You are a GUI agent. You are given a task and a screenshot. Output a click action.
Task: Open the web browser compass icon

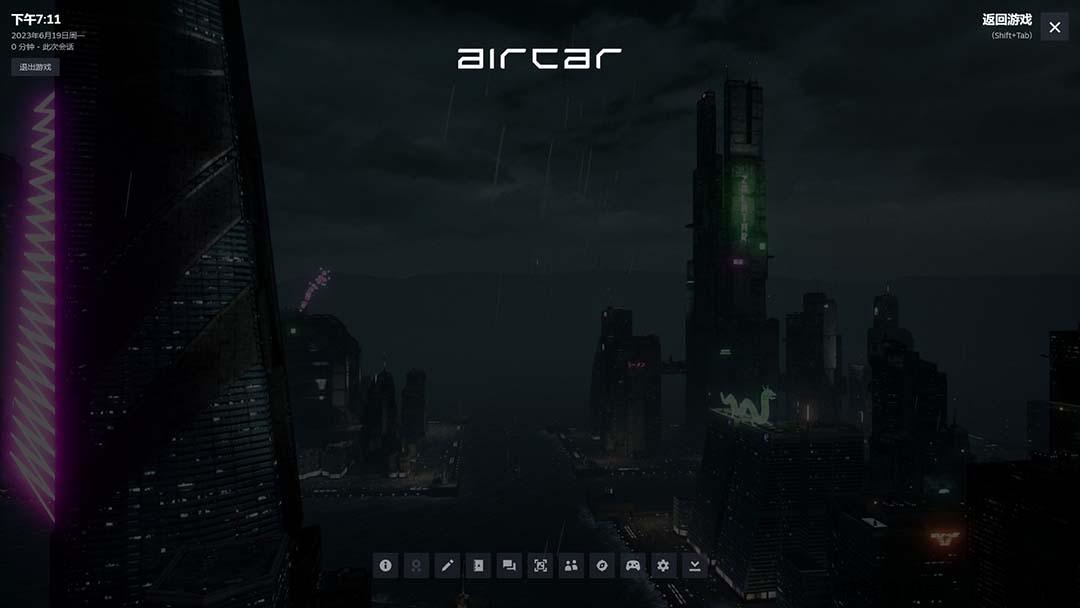[602, 565]
